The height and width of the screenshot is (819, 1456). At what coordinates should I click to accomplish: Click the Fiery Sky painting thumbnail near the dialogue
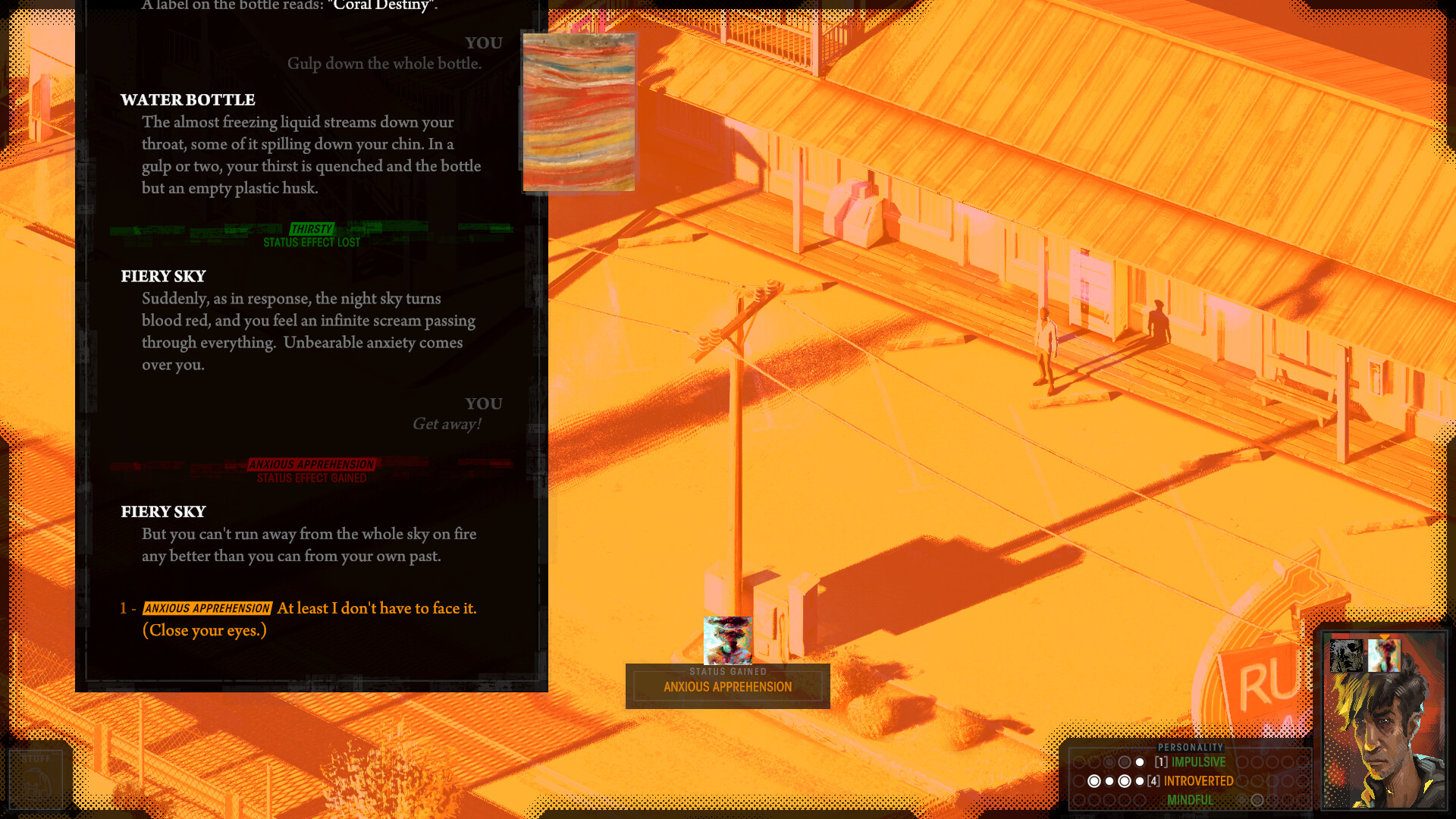click(x=579, y=111)
